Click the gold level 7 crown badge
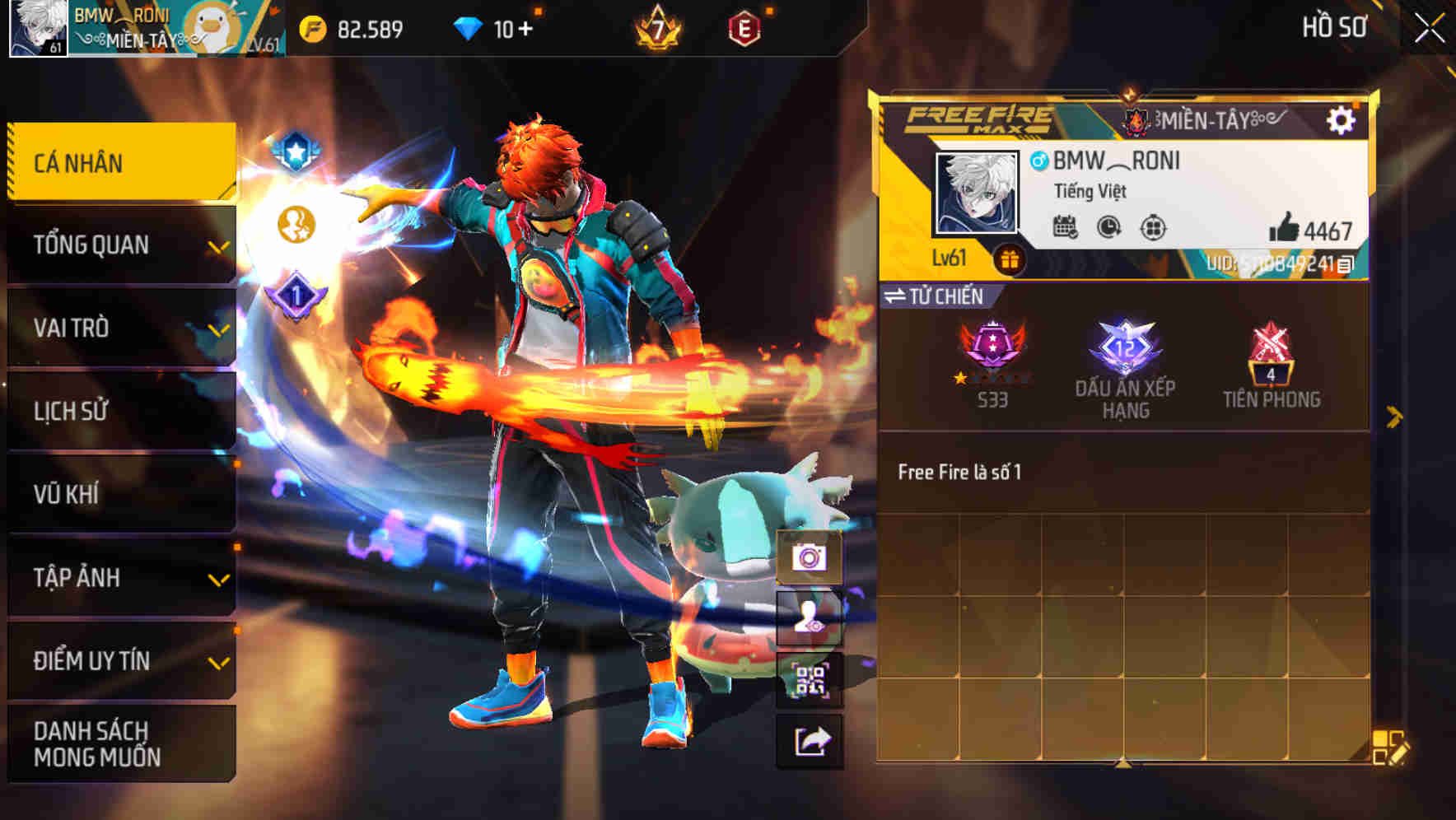The height and width of the screenshot is (820, 1456). [658, 27]
